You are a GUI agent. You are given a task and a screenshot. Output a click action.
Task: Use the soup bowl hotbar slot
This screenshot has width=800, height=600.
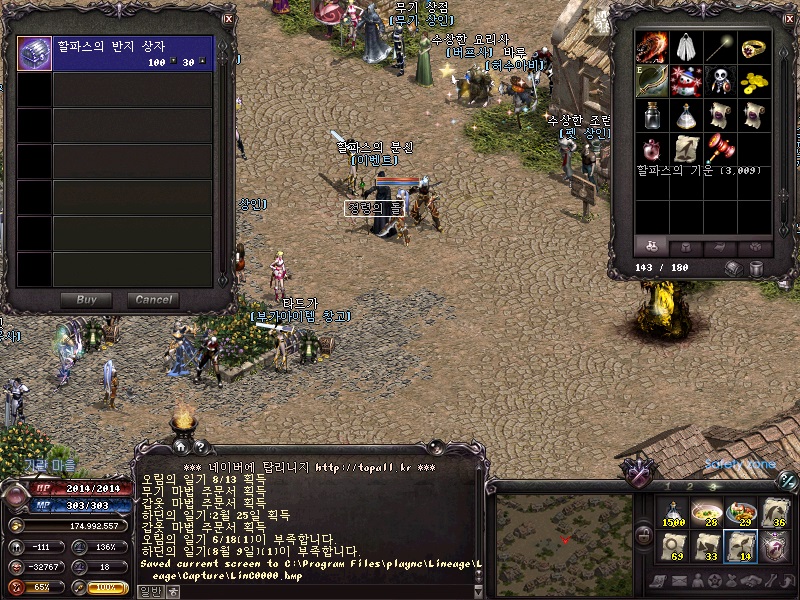click(x=706, y=512)
